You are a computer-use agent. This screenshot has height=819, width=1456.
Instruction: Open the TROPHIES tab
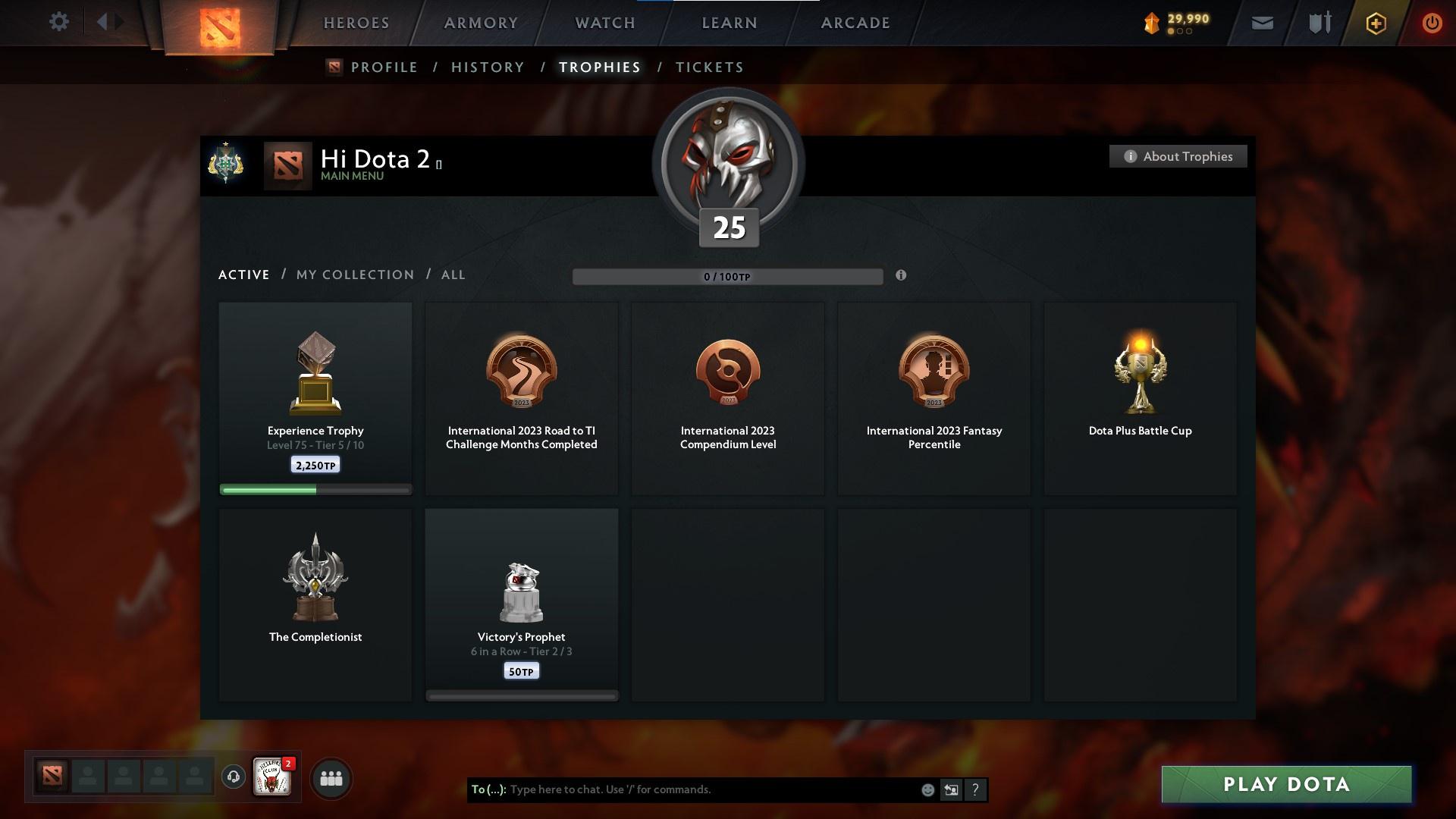coord(599,67)
